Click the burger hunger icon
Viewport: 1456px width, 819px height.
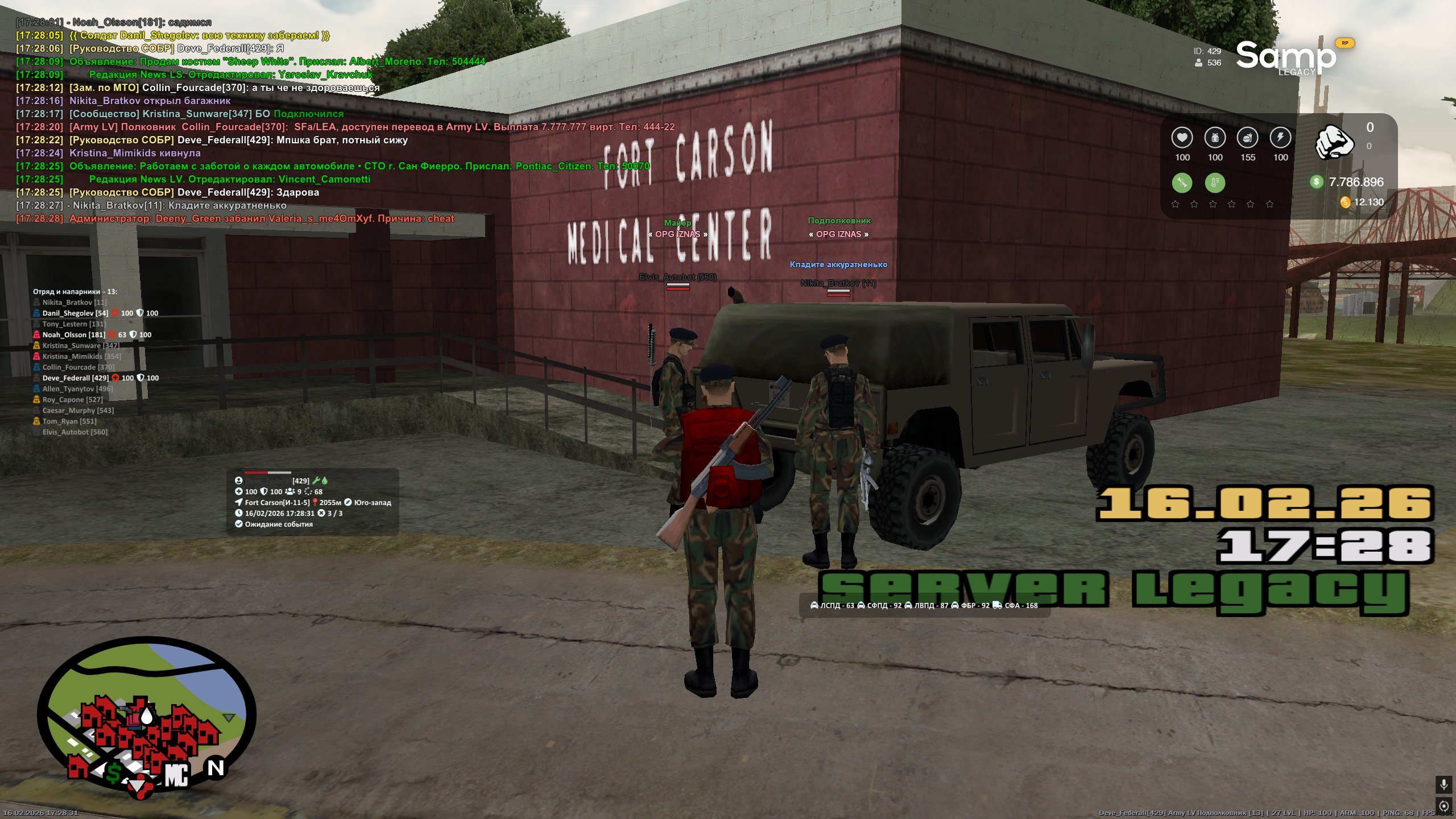coord(1248,138)
